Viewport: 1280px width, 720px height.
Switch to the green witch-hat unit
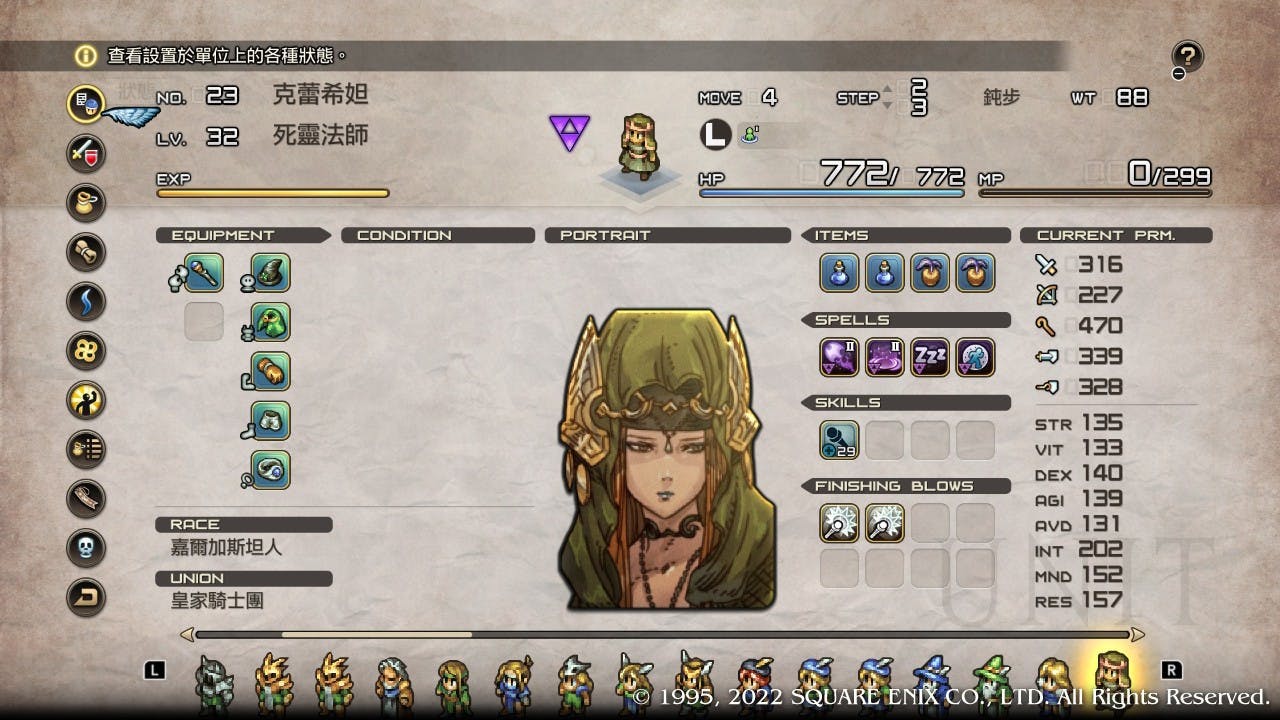pos(993,684)
